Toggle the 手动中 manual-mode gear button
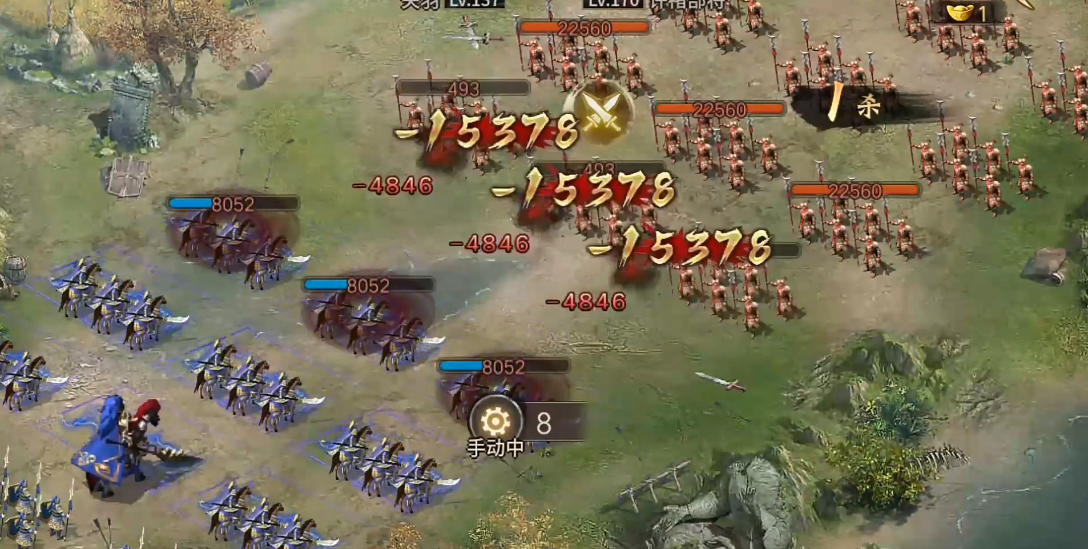Image resolution: width=1088 pixels, height=549 pixels. (495, 420)
